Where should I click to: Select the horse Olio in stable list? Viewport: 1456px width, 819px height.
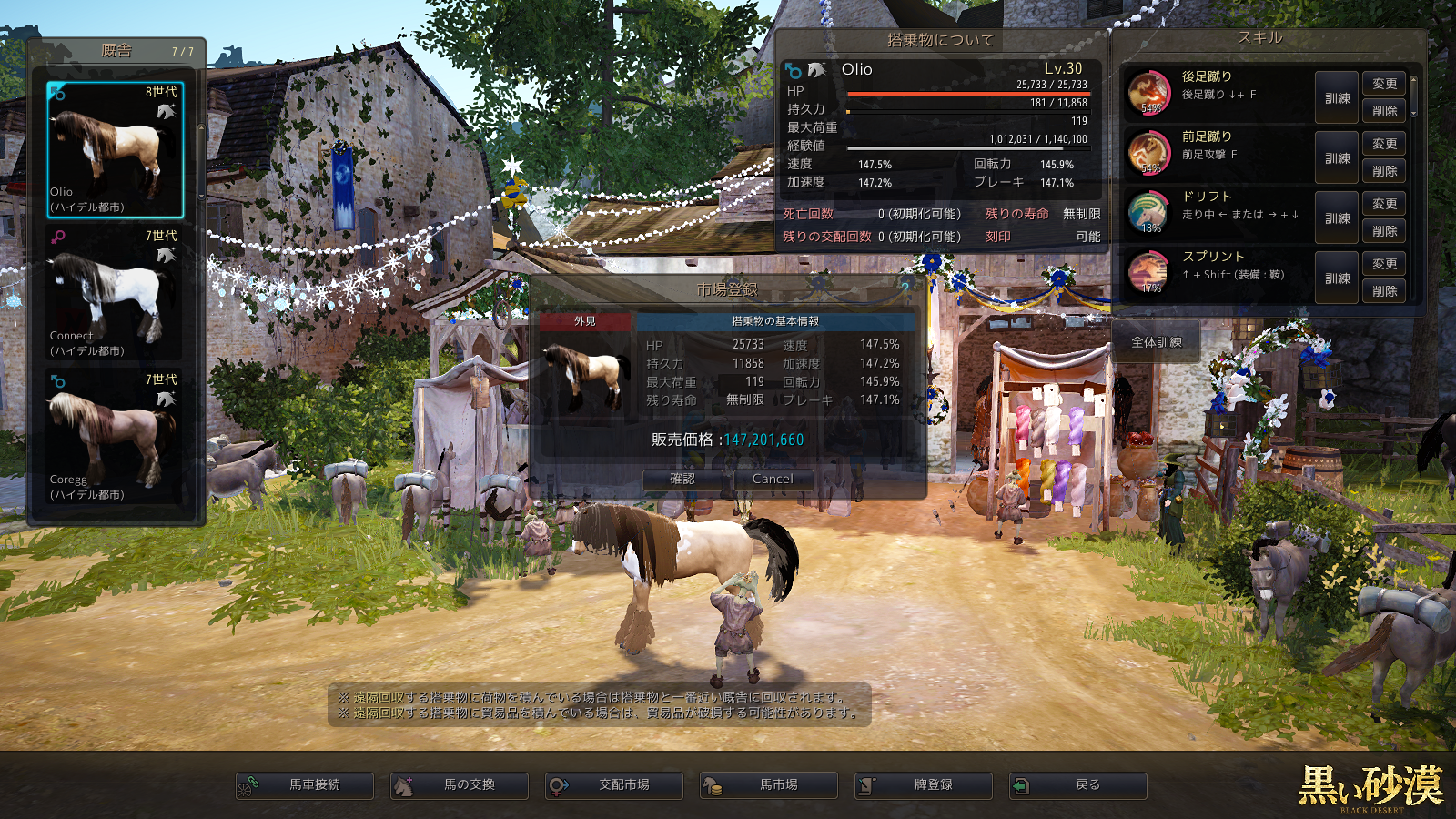116,150
